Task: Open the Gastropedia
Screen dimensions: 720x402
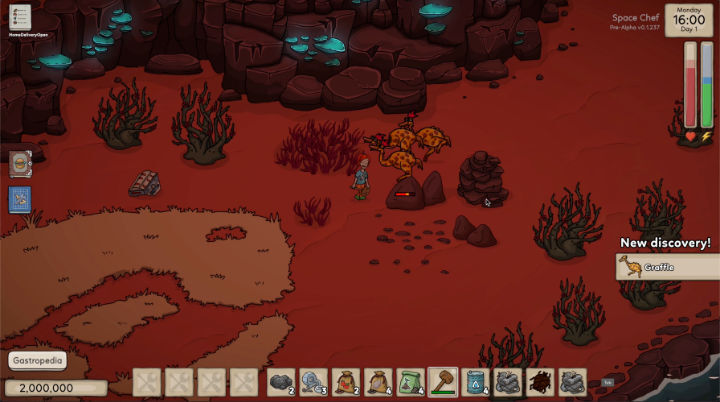Action: (38, 361)
